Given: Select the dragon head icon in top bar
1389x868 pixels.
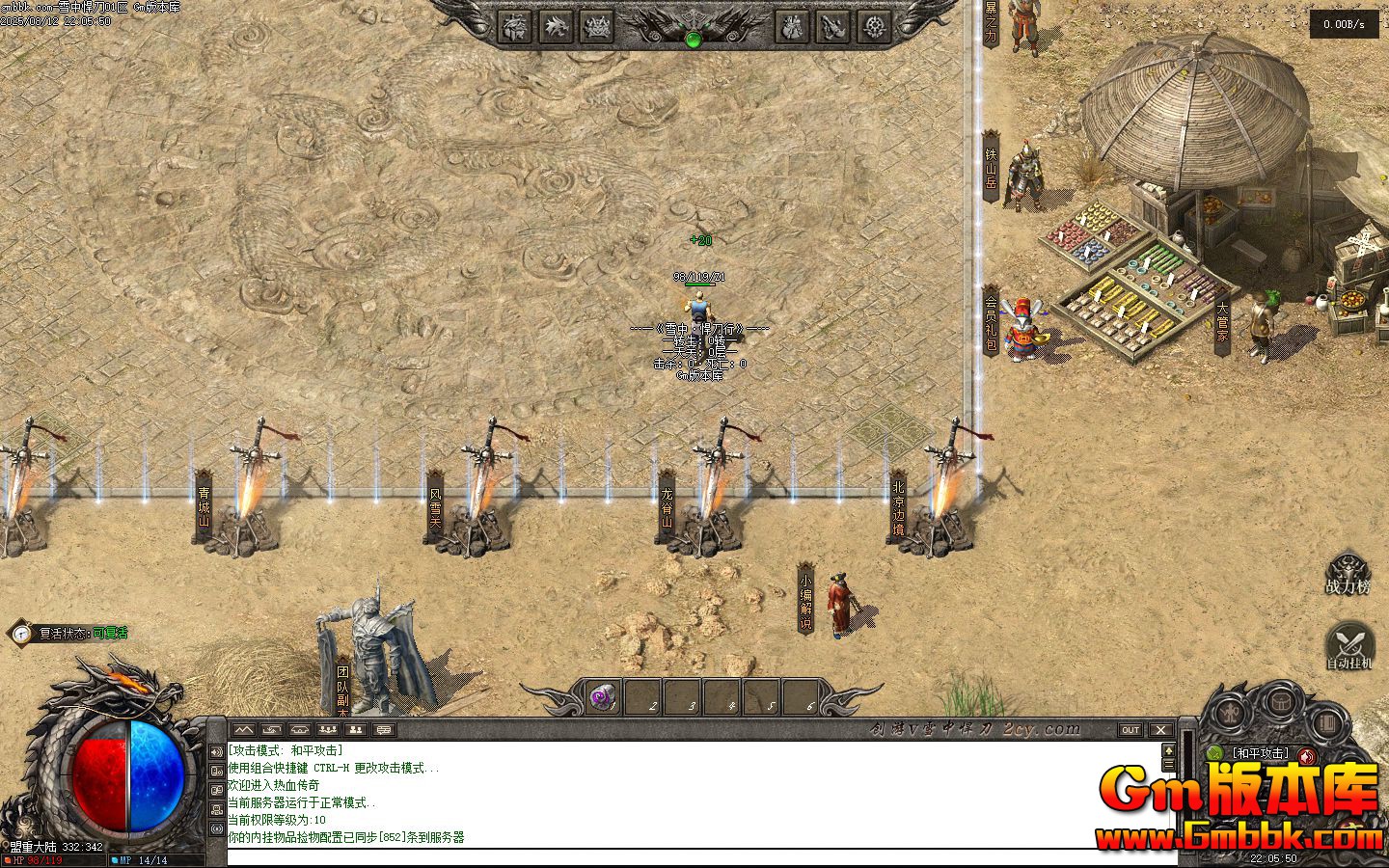Looking at the screenshot, I should coord(555,26).
